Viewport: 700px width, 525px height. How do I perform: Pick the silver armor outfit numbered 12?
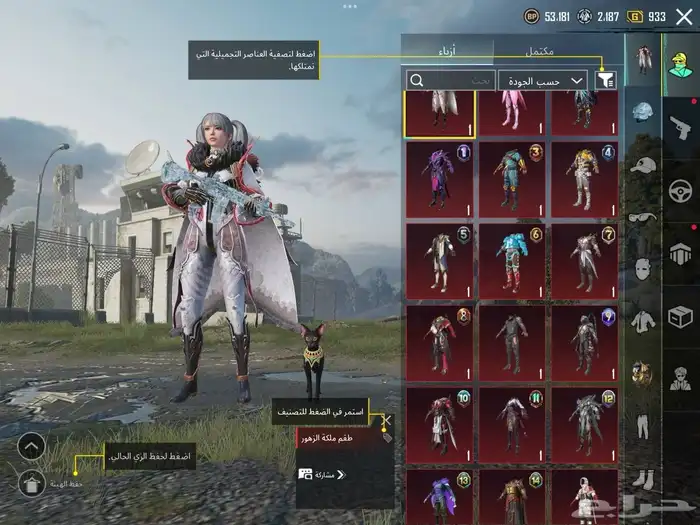(584, 423)
